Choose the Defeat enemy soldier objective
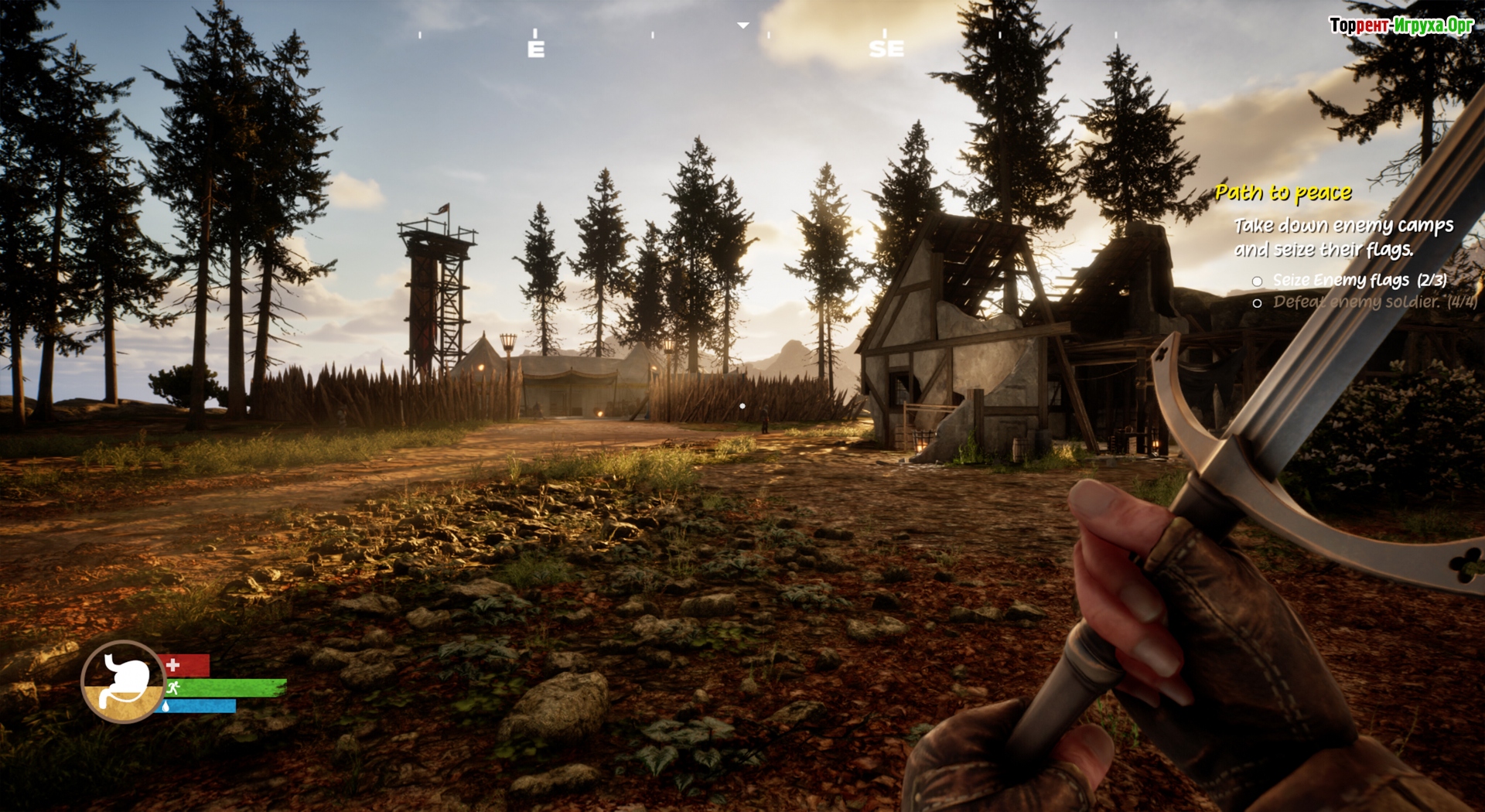Viewport: 1485px width, 812px height. 1374,302
